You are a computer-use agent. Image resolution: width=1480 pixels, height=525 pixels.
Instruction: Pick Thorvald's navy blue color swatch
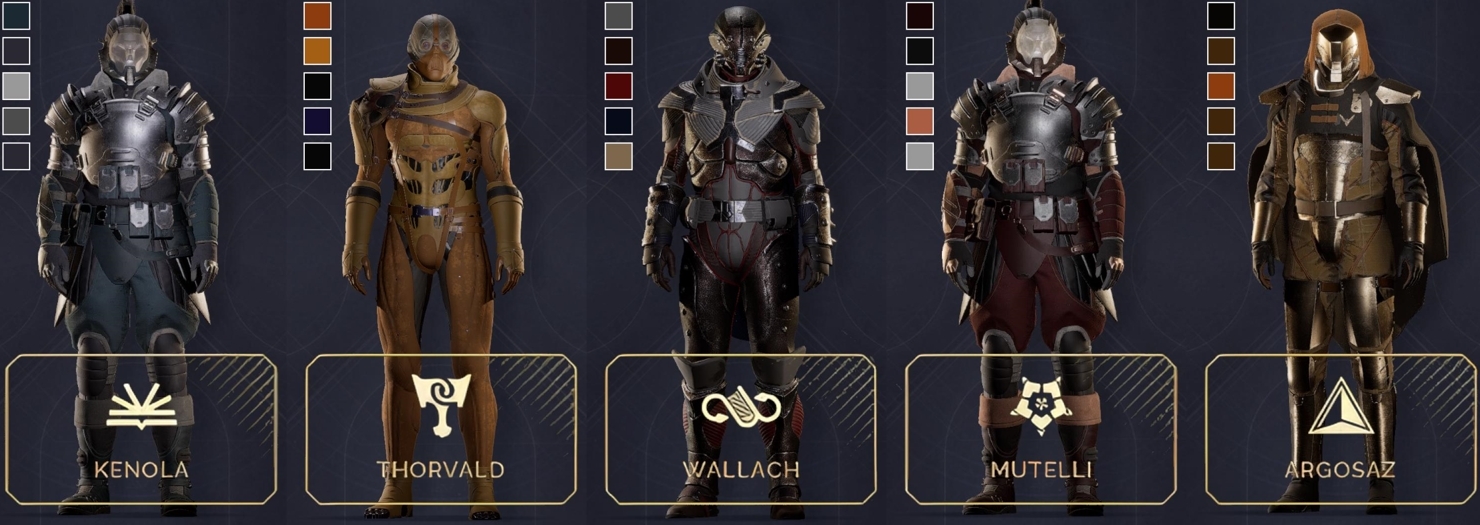click(317, 121)
